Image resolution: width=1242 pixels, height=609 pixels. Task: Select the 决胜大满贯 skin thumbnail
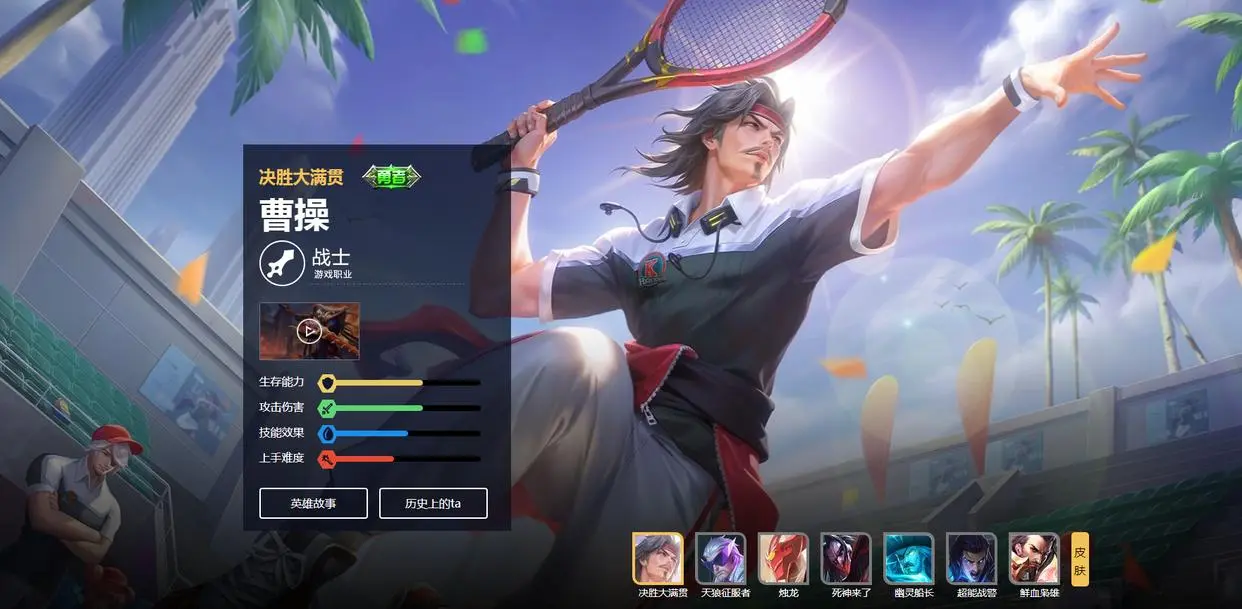tap(658, 558)
